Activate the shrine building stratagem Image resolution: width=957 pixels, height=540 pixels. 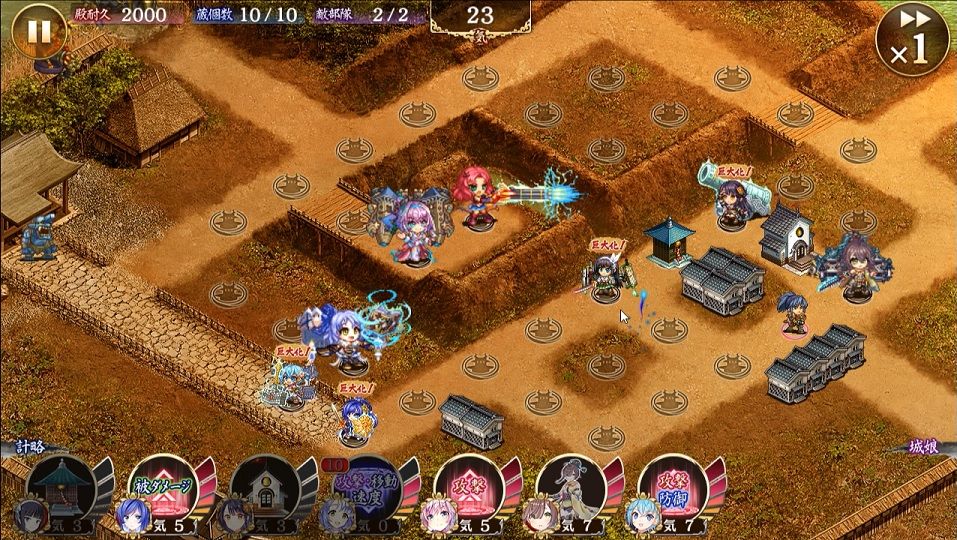(x=62, y=490)
